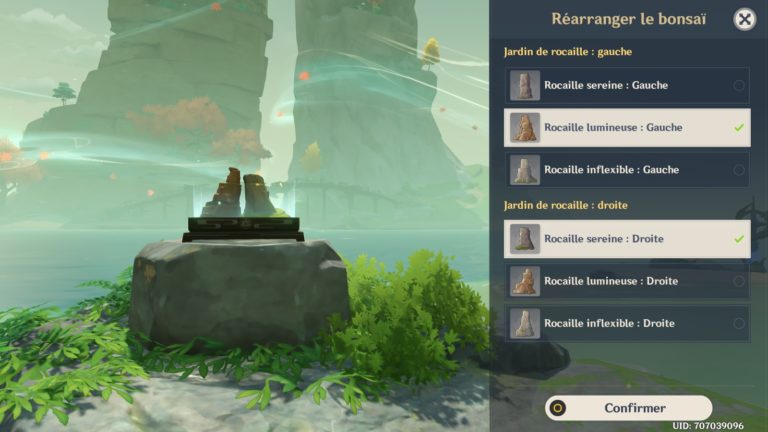Choose Rocaille lumineuse : Gauche option

(627, 128)
